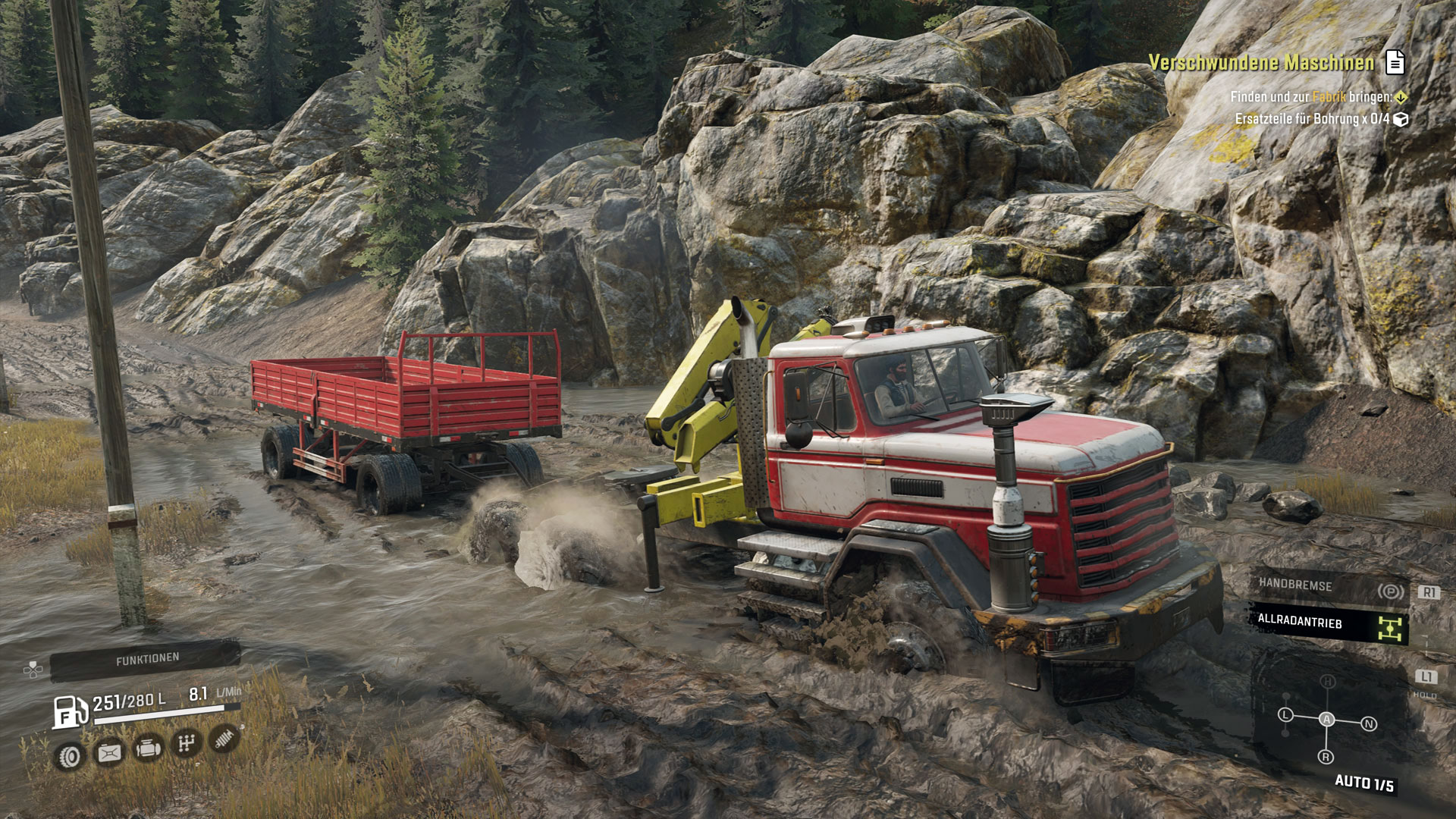Image resolution: width=1456 pixels, height=819 pixels.
Task: Shift gearbox to reverse R
Action: (1326, 757)
